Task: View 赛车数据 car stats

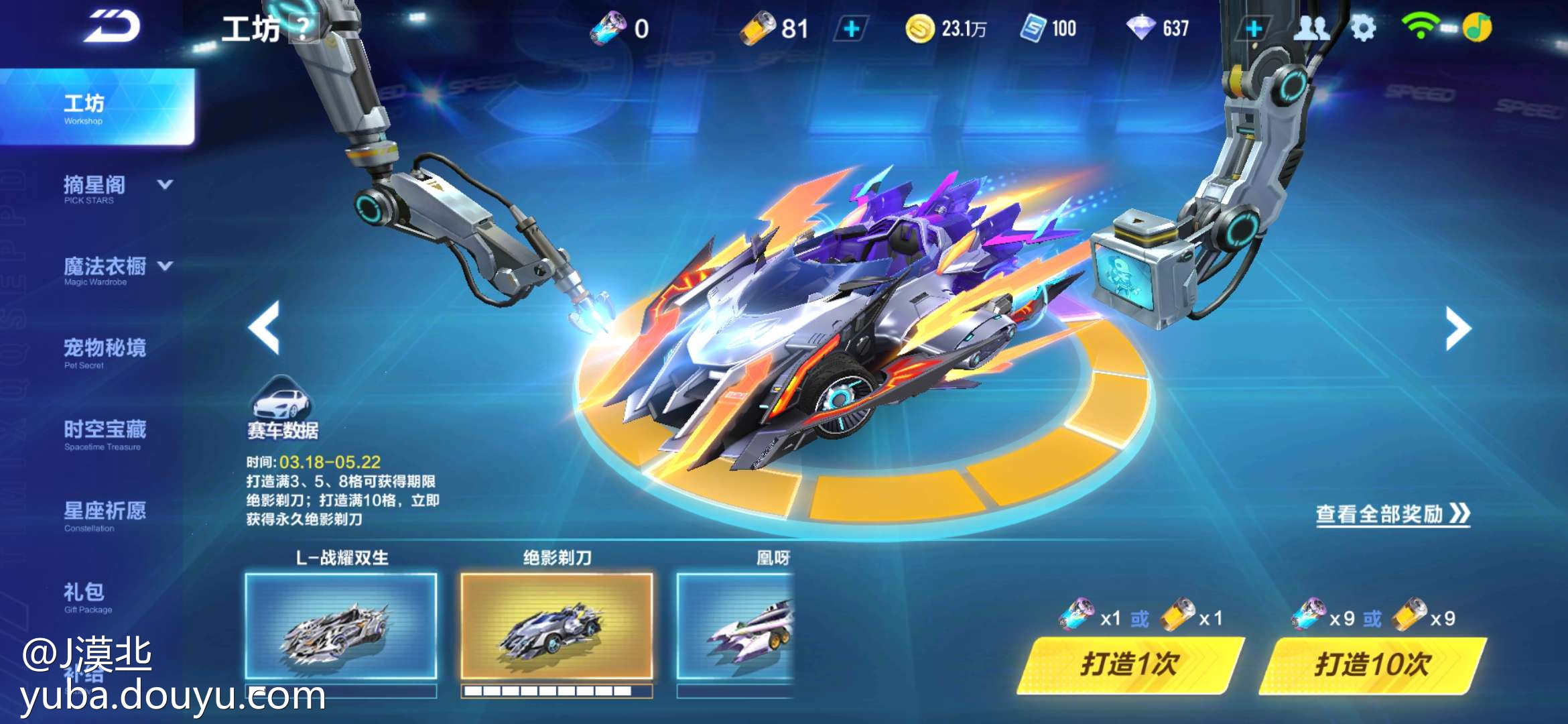Action: 282,409
